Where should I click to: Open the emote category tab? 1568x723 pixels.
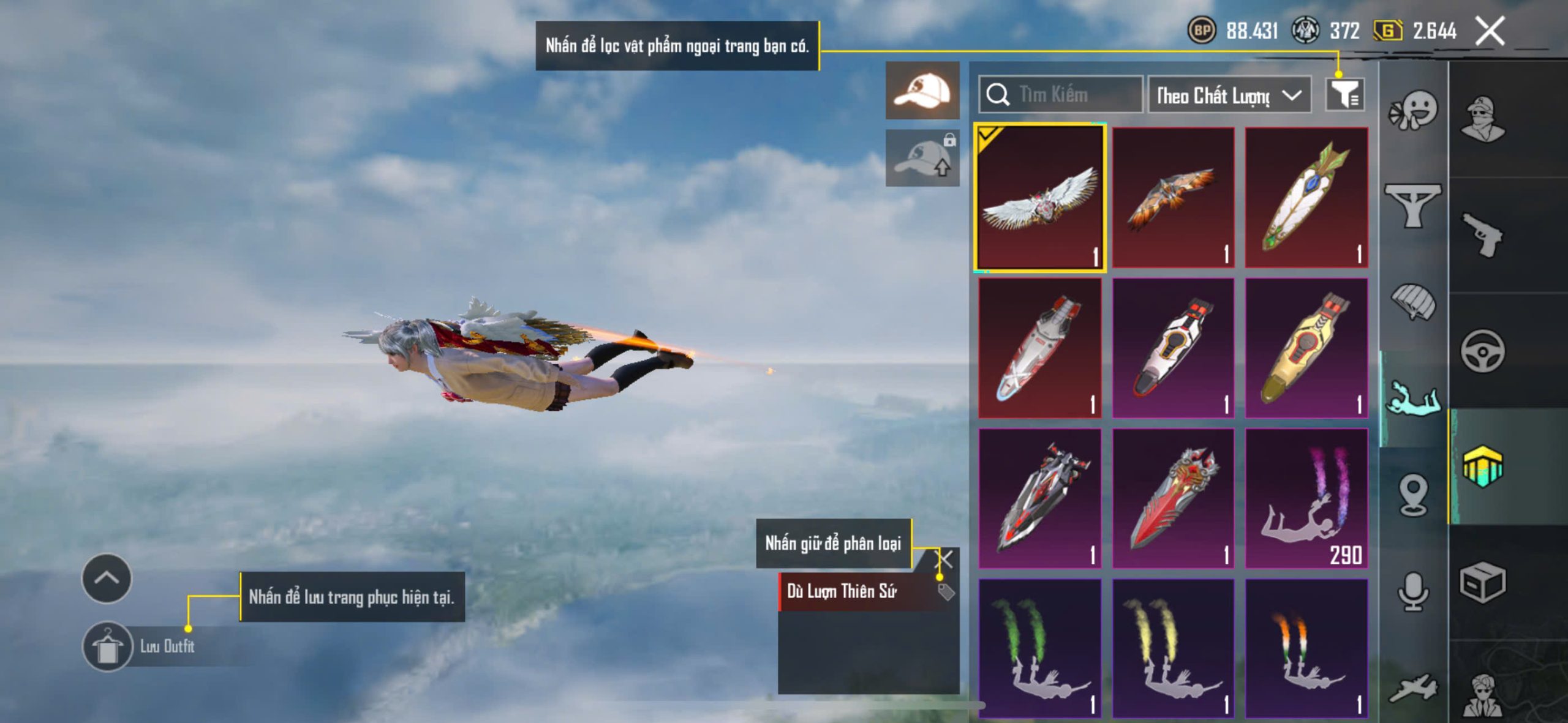[x=1413, y=110]
